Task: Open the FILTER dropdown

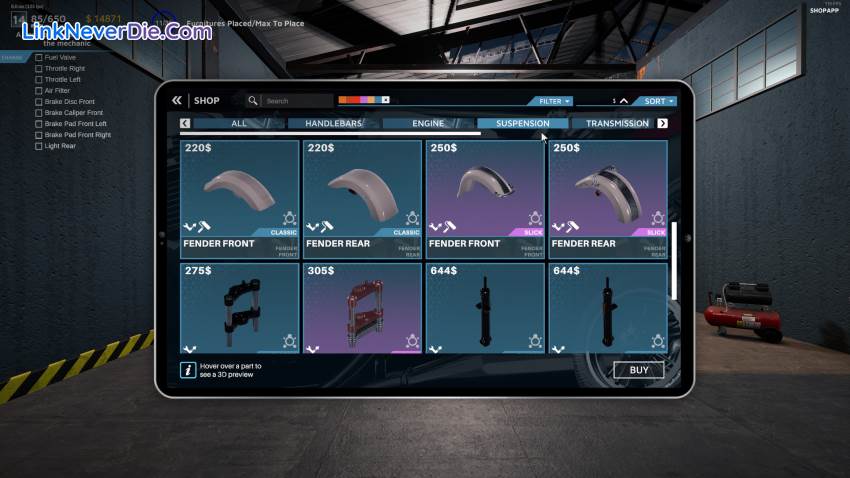Action: tap(553, 101)
